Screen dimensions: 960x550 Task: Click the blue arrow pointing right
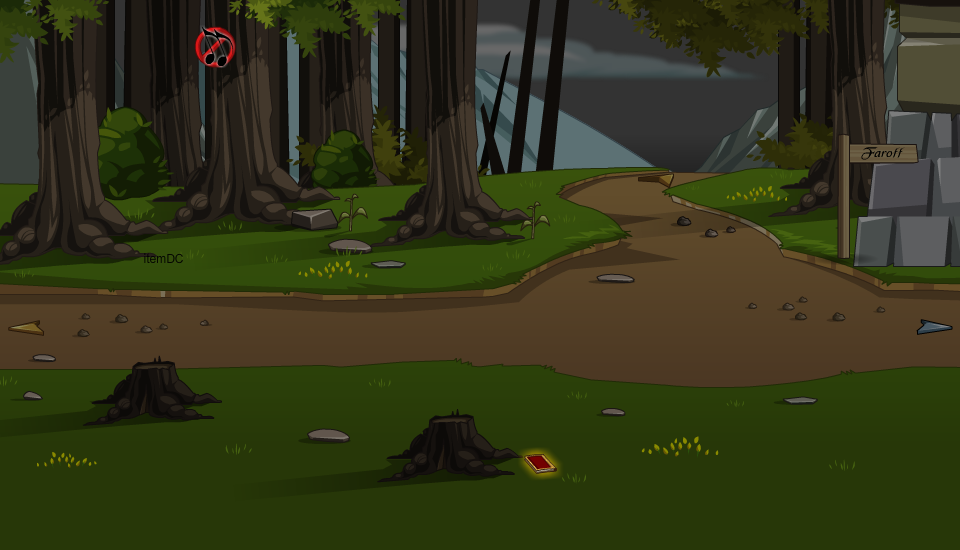[x=934, y=327]
